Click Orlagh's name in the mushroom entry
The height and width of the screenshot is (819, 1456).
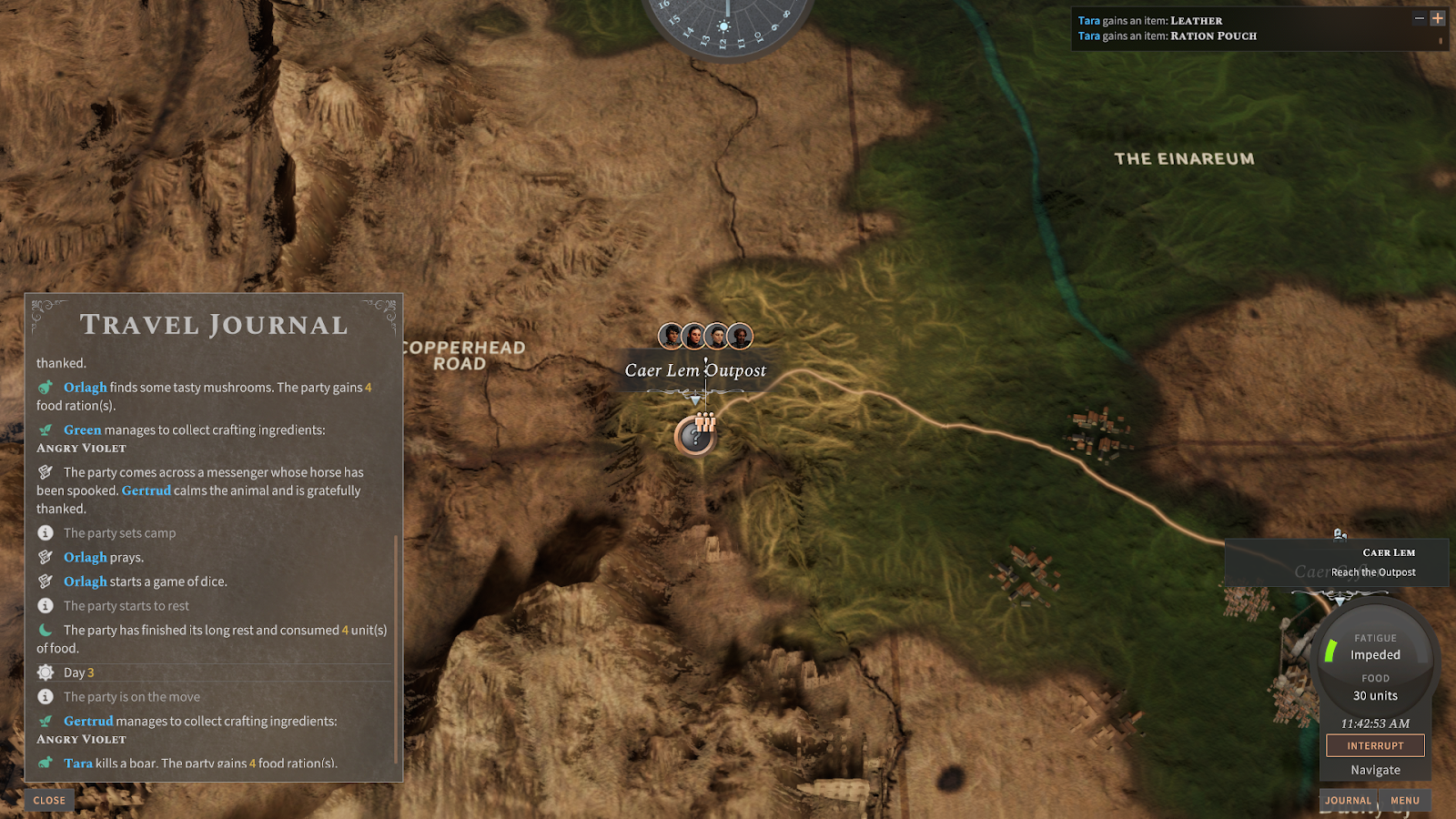click(x=85, y=388)
